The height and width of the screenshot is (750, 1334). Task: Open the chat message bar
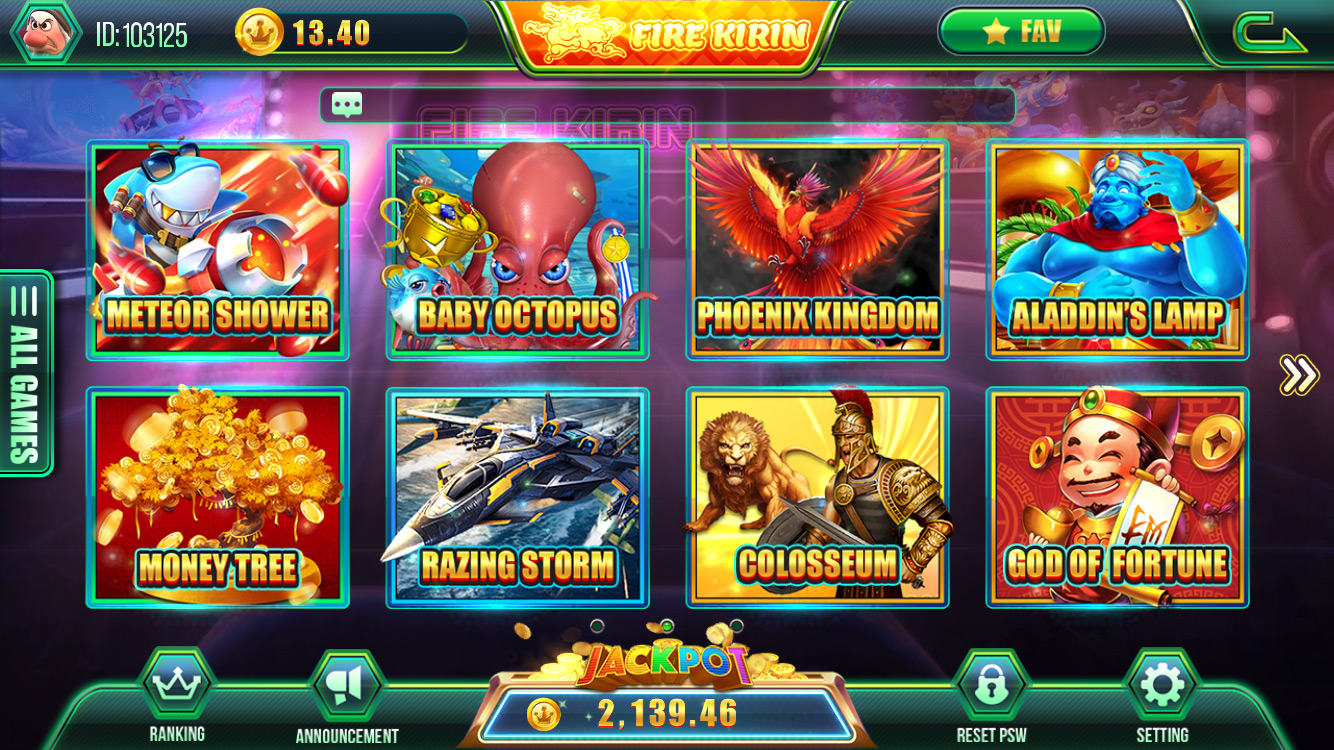click(x=667, y=105)
